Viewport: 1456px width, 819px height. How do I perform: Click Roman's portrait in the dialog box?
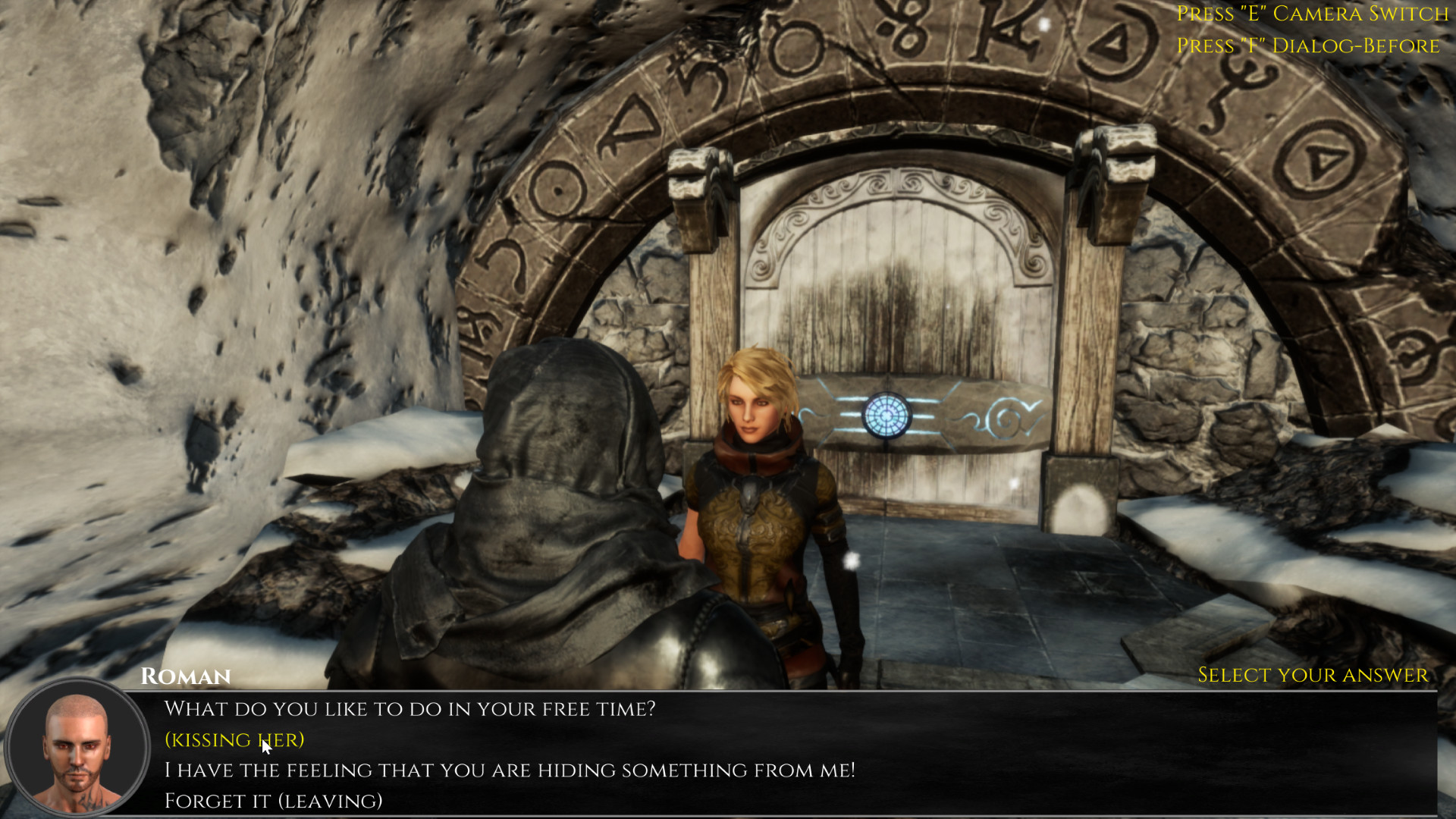click(76, 747)
